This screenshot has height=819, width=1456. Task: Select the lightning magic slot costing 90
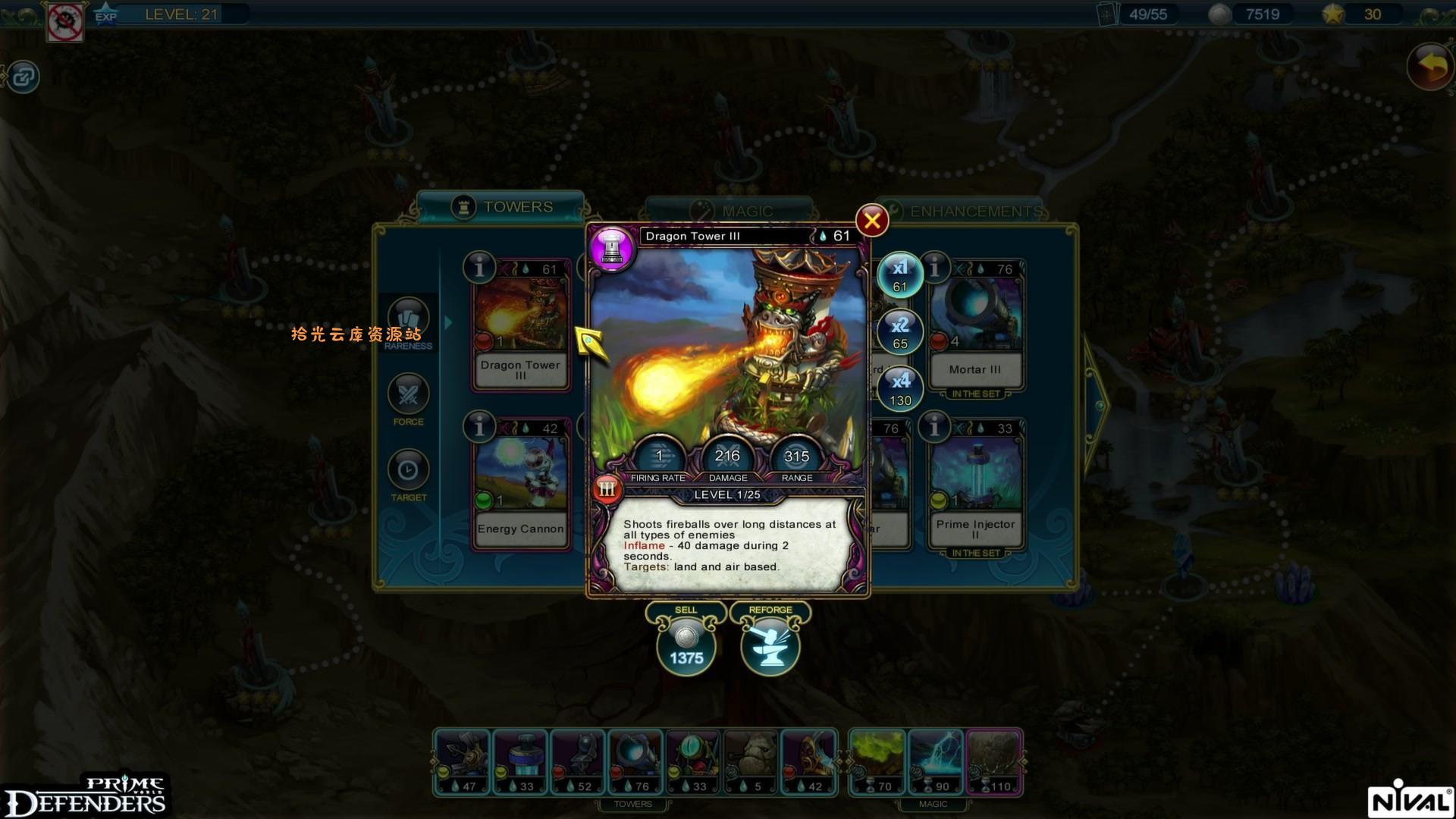pyautogui.click(x=936, y=762)
